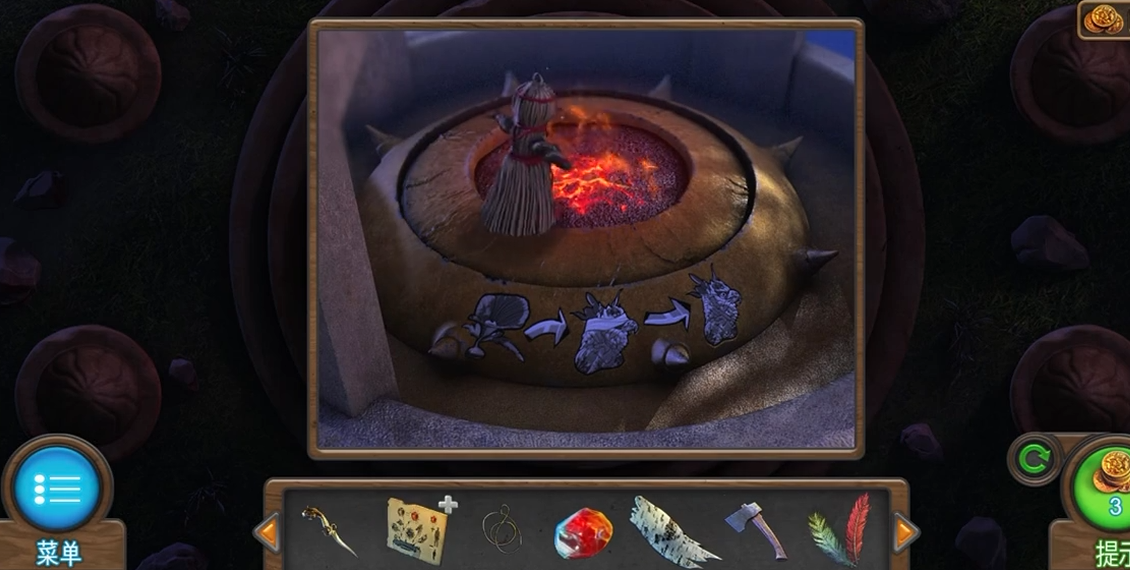The image size is (1130, 570).
Task: Open the gold coin shop icon
Action: [1105, 18]
